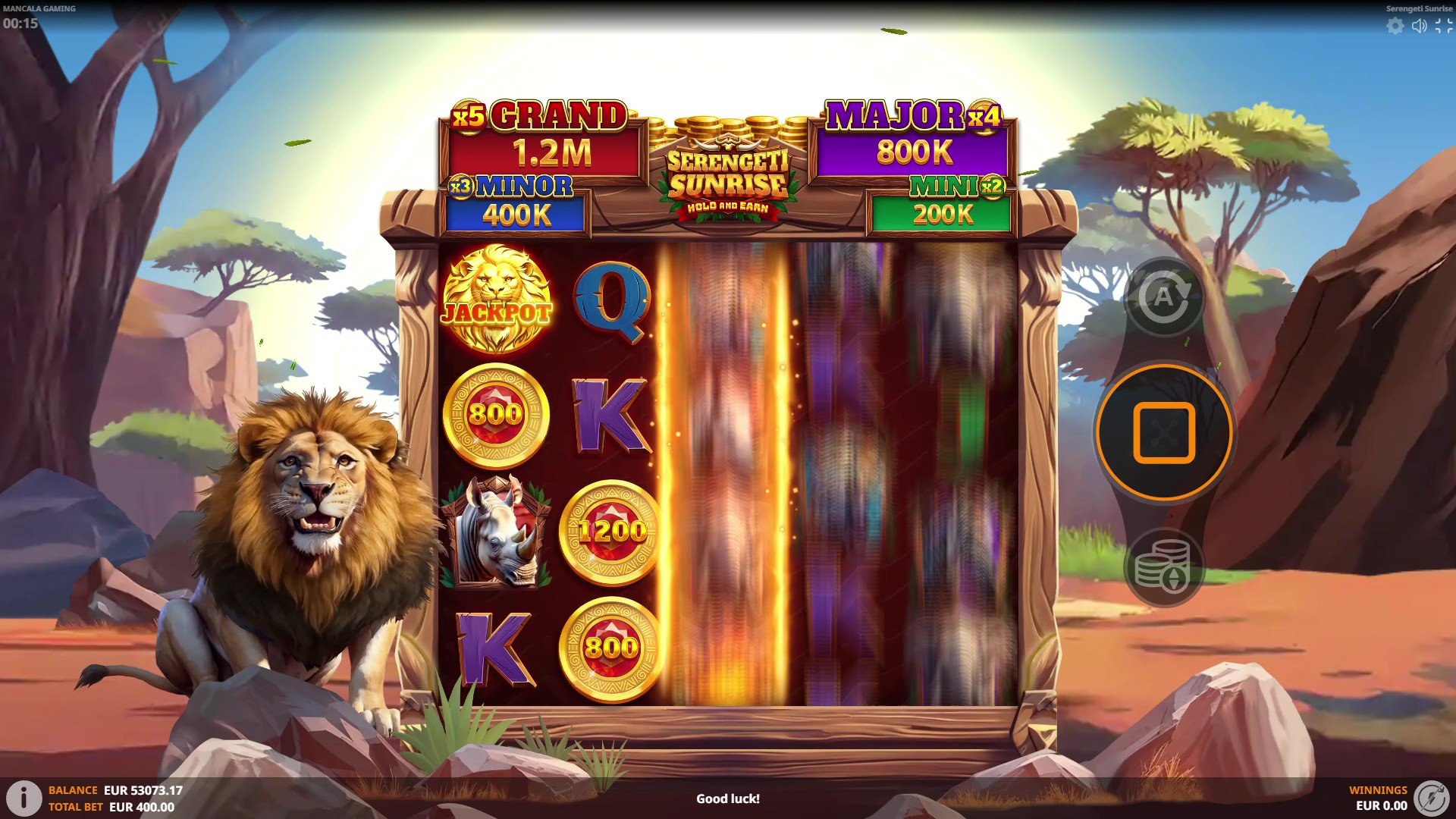This screenshot has height=819, width=1456.
Task: Toggle the turbo spin lightning icon
Action: [x=1431, y=798]
